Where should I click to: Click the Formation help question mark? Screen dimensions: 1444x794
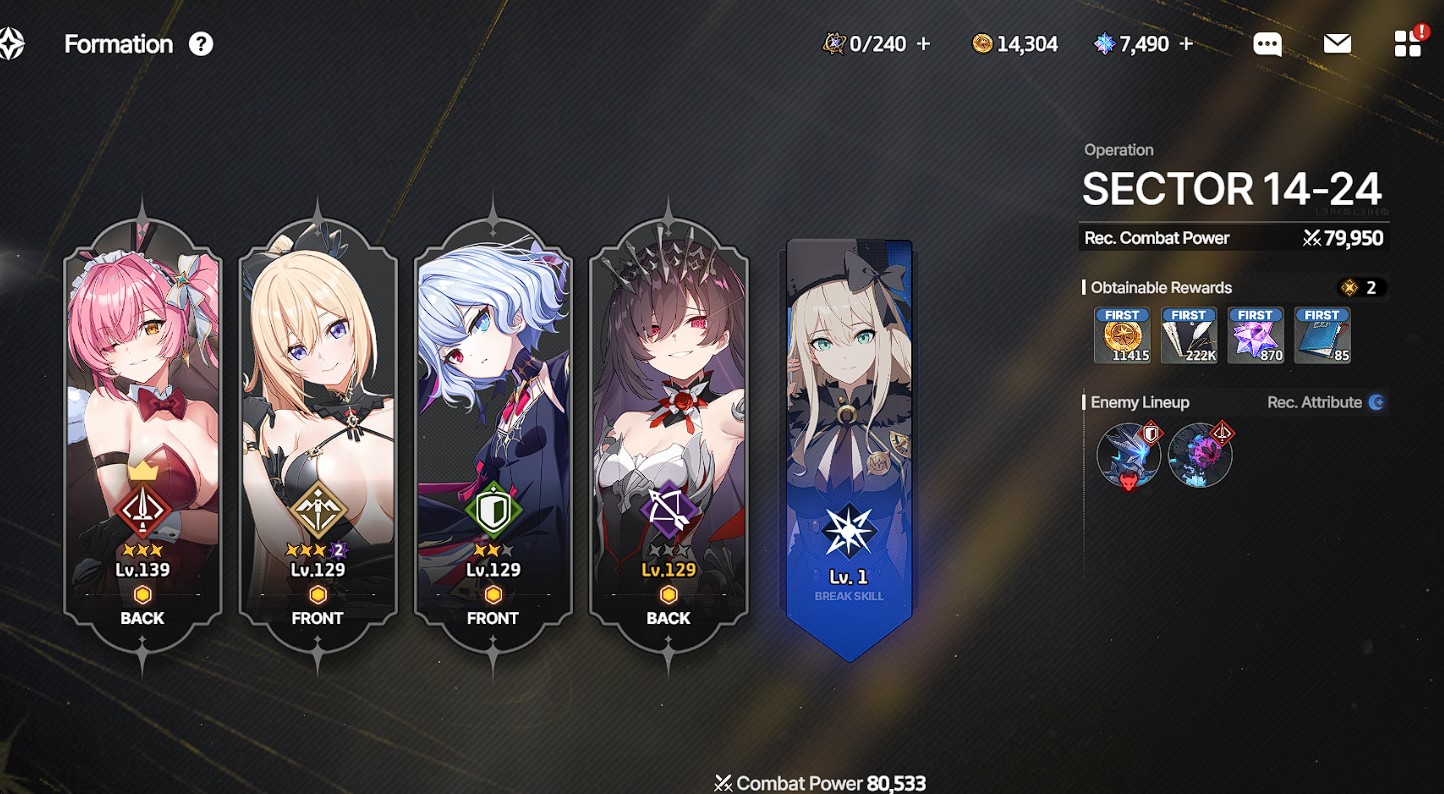201,44
